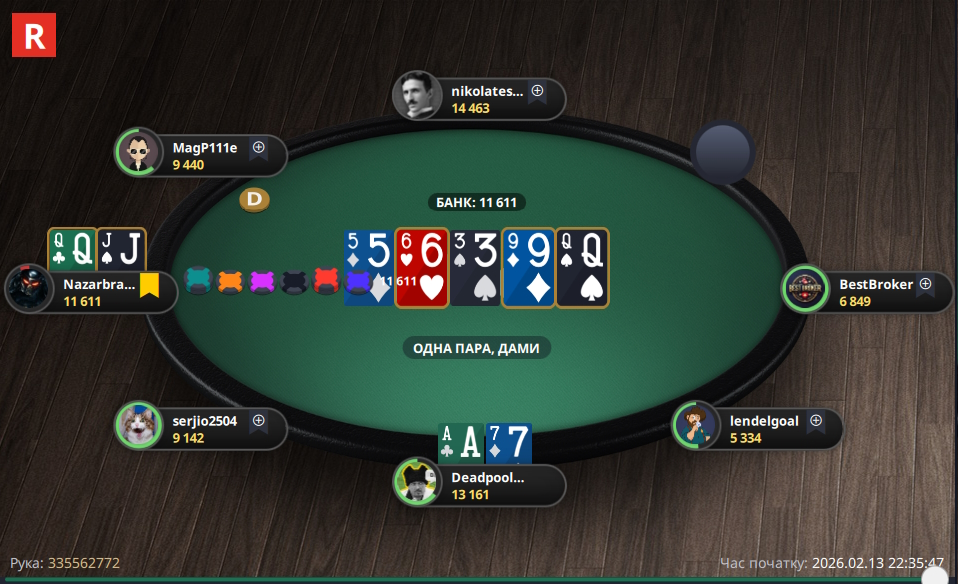Viewport: 958px width, 584px height.
Task: Open lendelgoal's avatar
Action: point(695,426)
